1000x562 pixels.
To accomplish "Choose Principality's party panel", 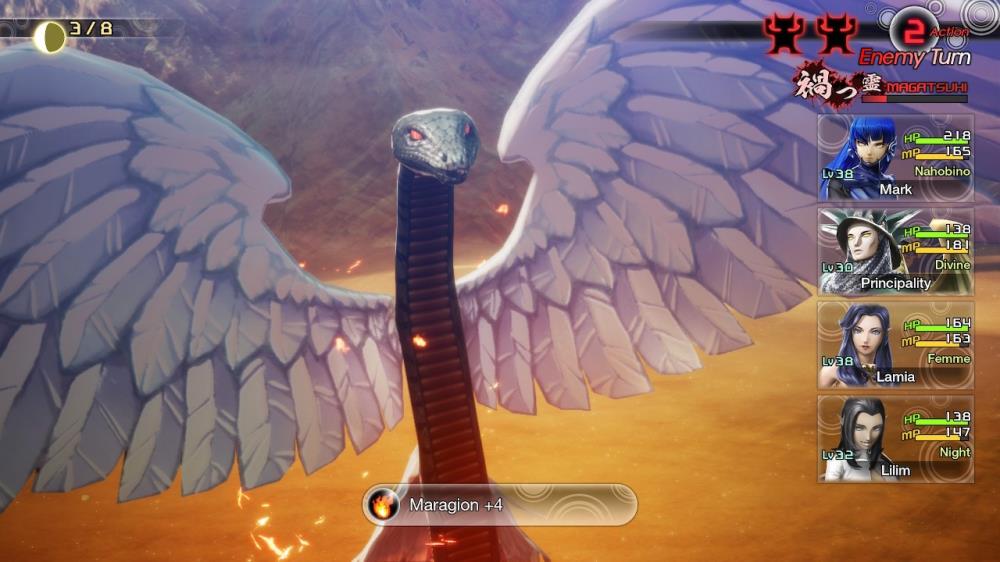I will pyautogui.click(x=895, y=251).
